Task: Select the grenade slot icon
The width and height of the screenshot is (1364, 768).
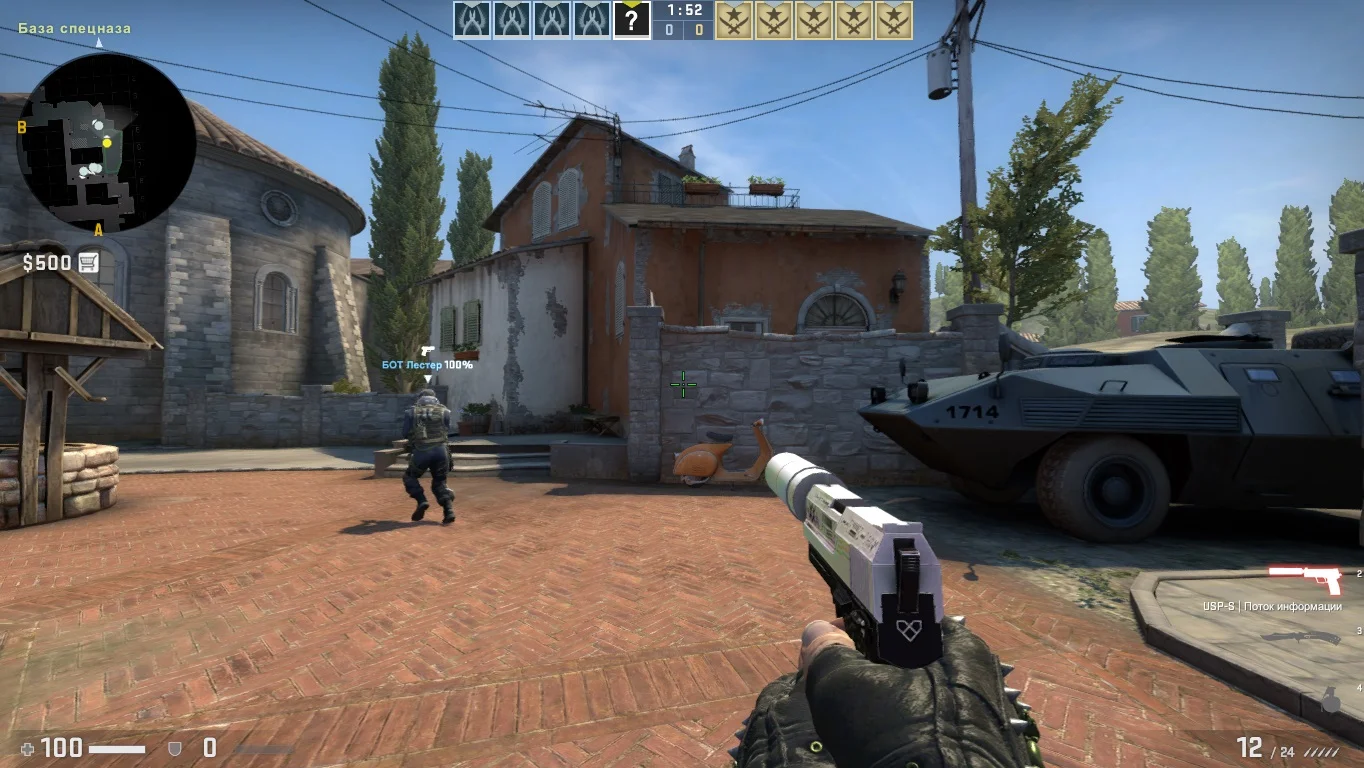Action: click(1330, 702)
